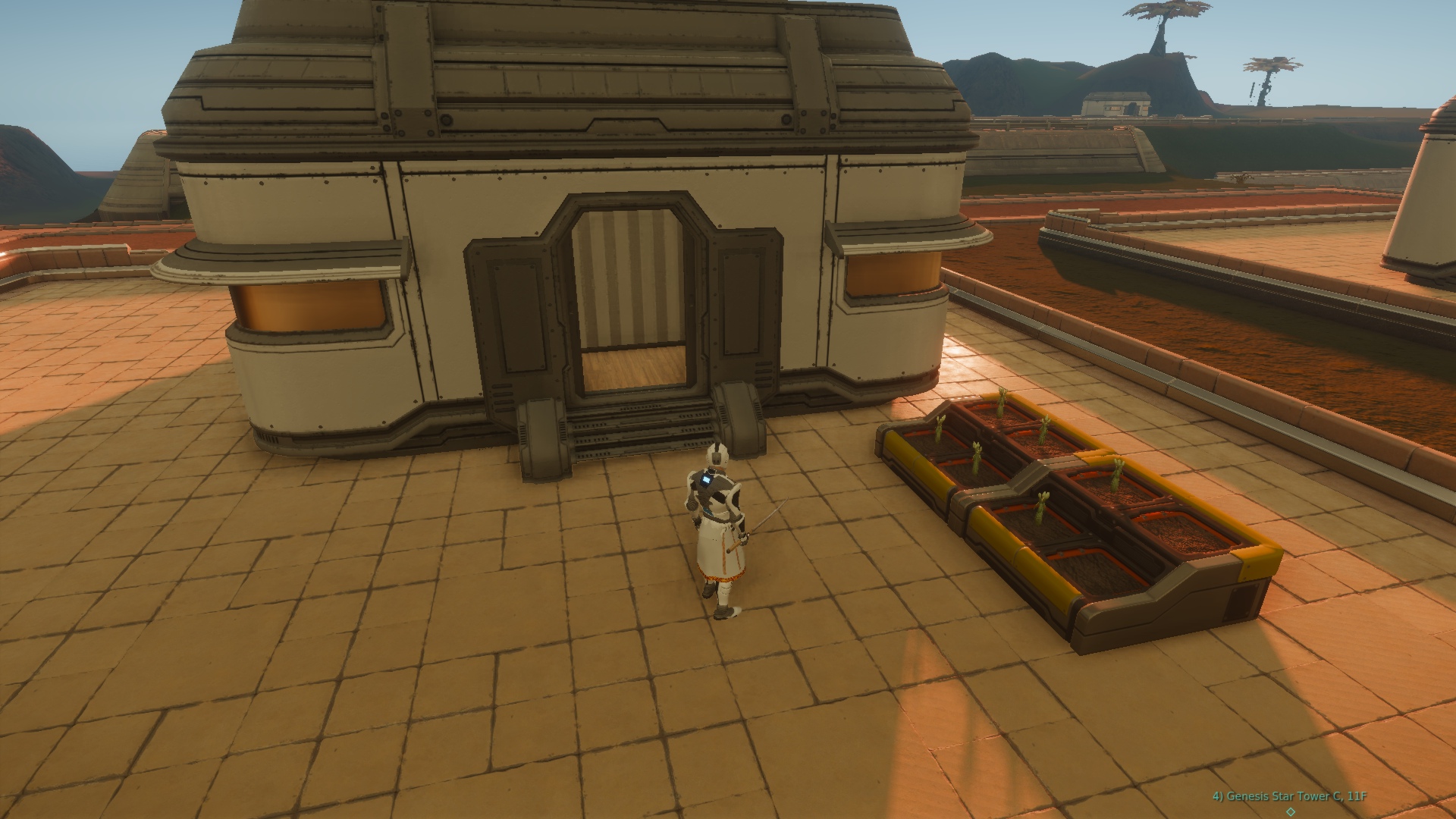Screen dimensions: 1456x819
Task: Click the diamond marker below the location text
Action: [1291, 812]
